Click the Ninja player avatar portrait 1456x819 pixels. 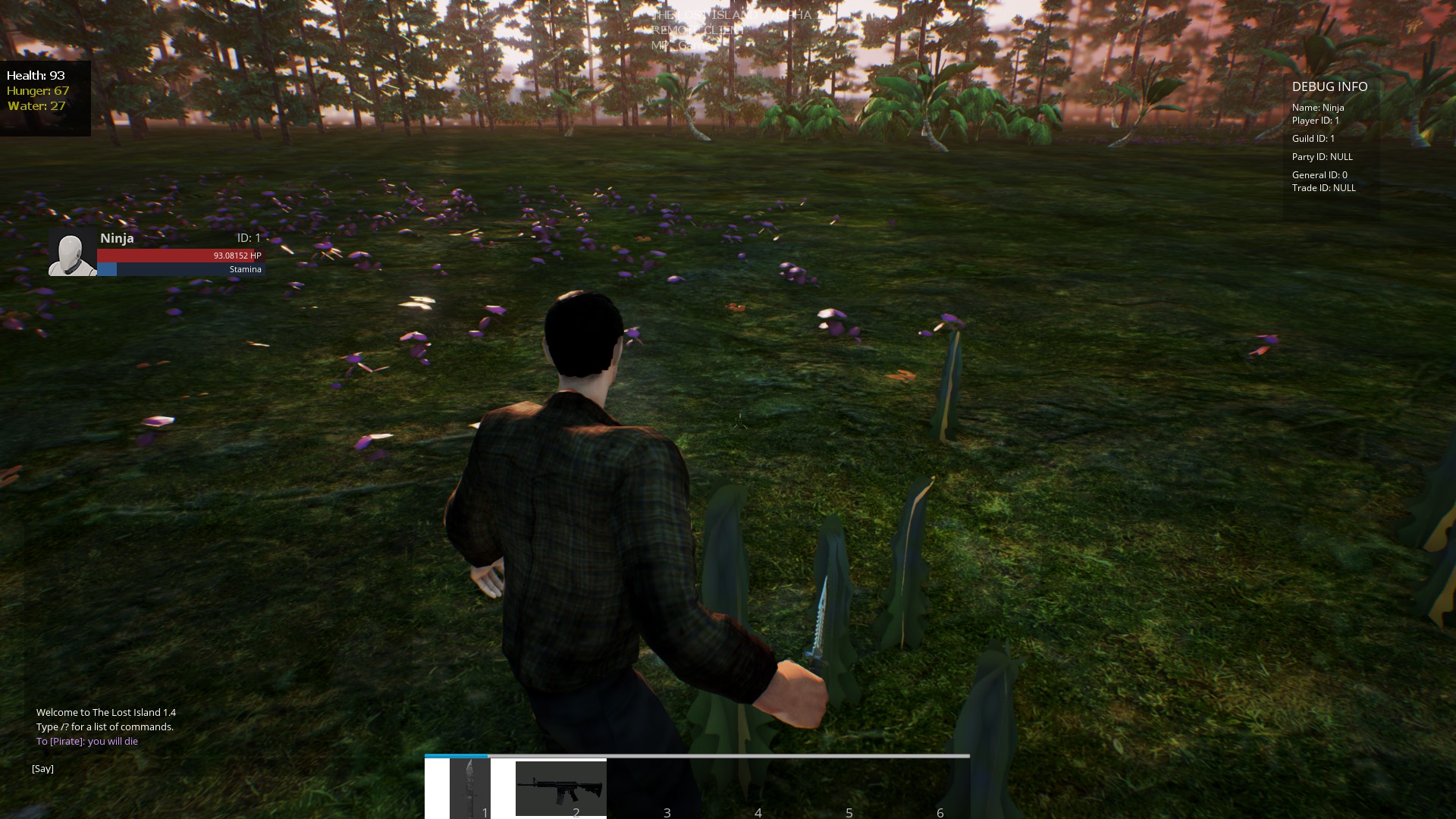click(x=72, y=253)
